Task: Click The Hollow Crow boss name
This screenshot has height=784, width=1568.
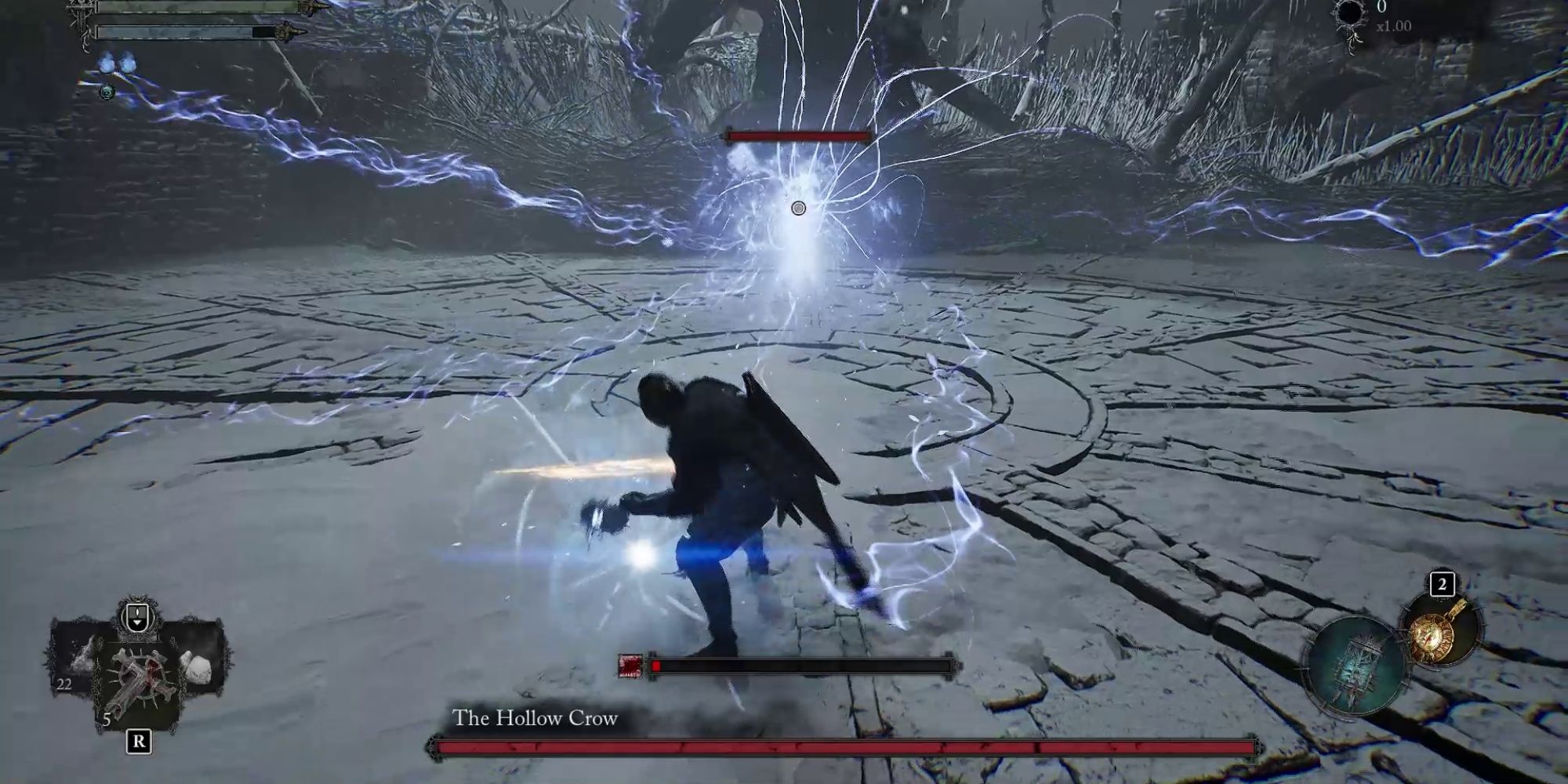Action: pyautogui.click(x=534, y=716)
